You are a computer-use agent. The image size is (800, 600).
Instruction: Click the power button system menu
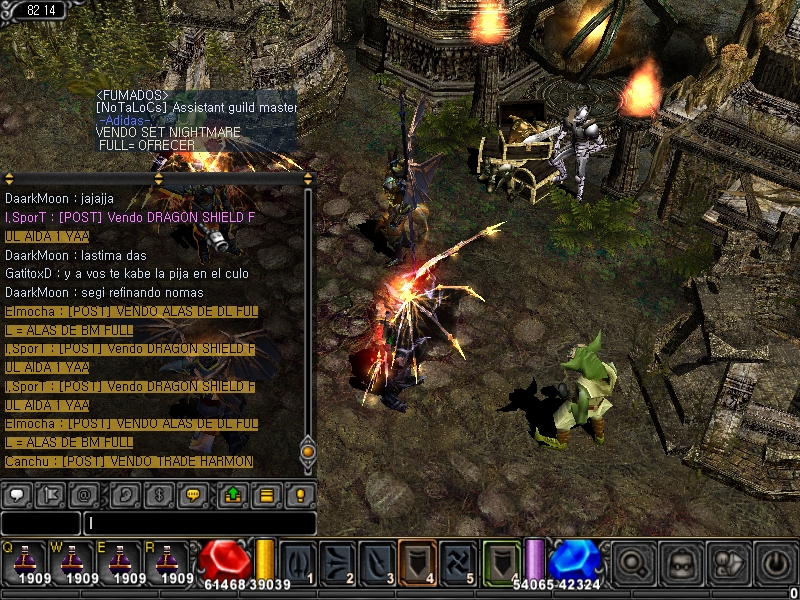tap(775, 562)
